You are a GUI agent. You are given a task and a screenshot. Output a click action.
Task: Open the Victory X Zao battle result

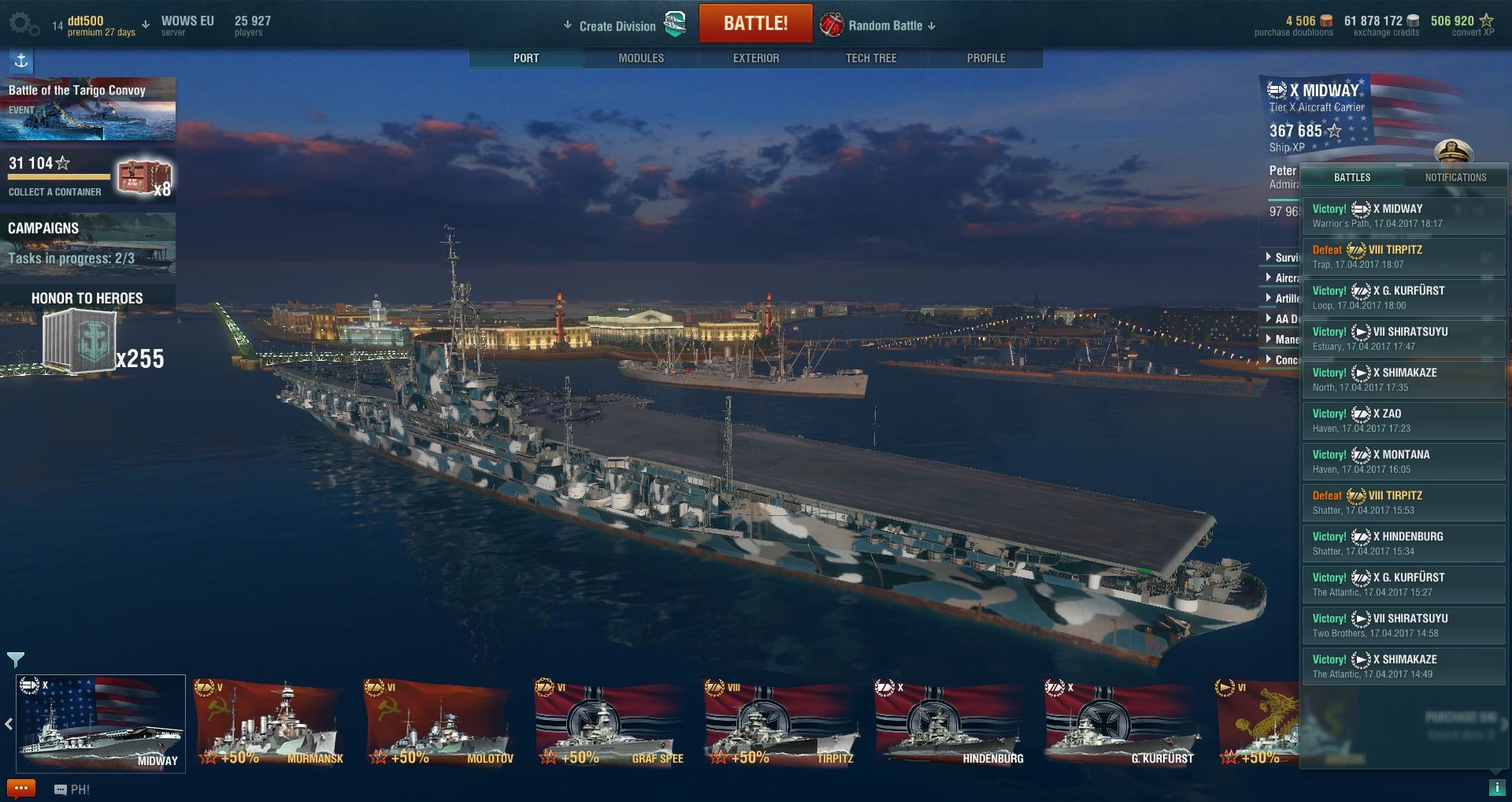[x=1403, y=421]
